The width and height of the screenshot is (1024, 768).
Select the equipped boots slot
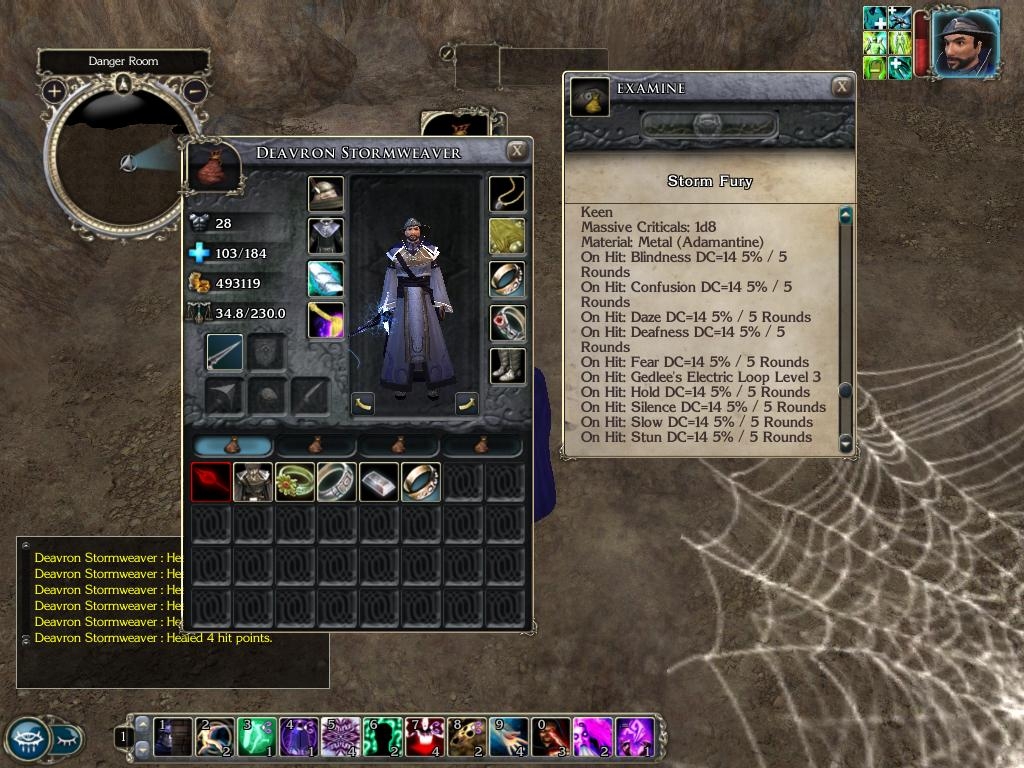pos(507,366)
